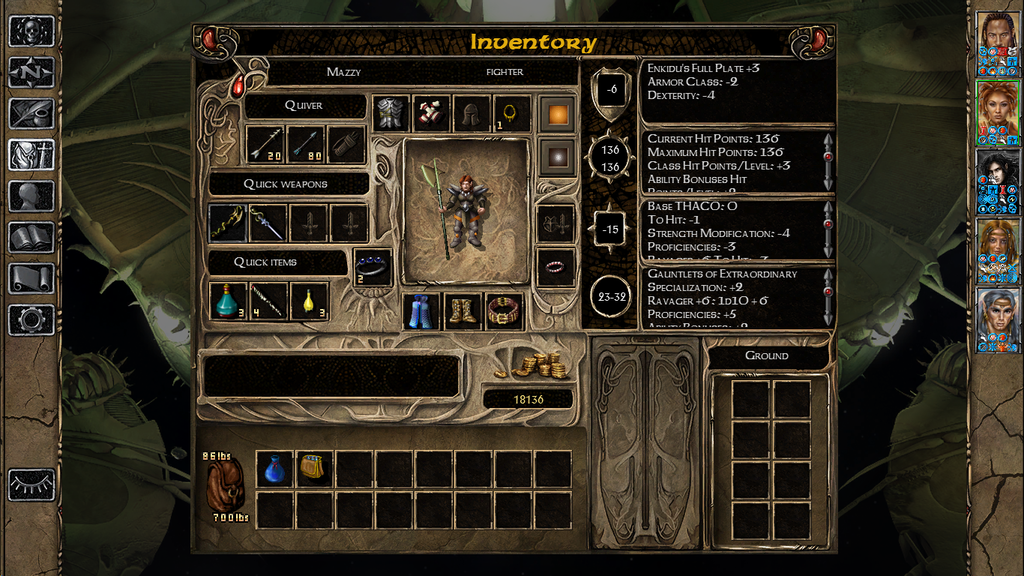The image size is (1024, 576).
Task: Select the teal potion quick item
Action: [228, 301]
